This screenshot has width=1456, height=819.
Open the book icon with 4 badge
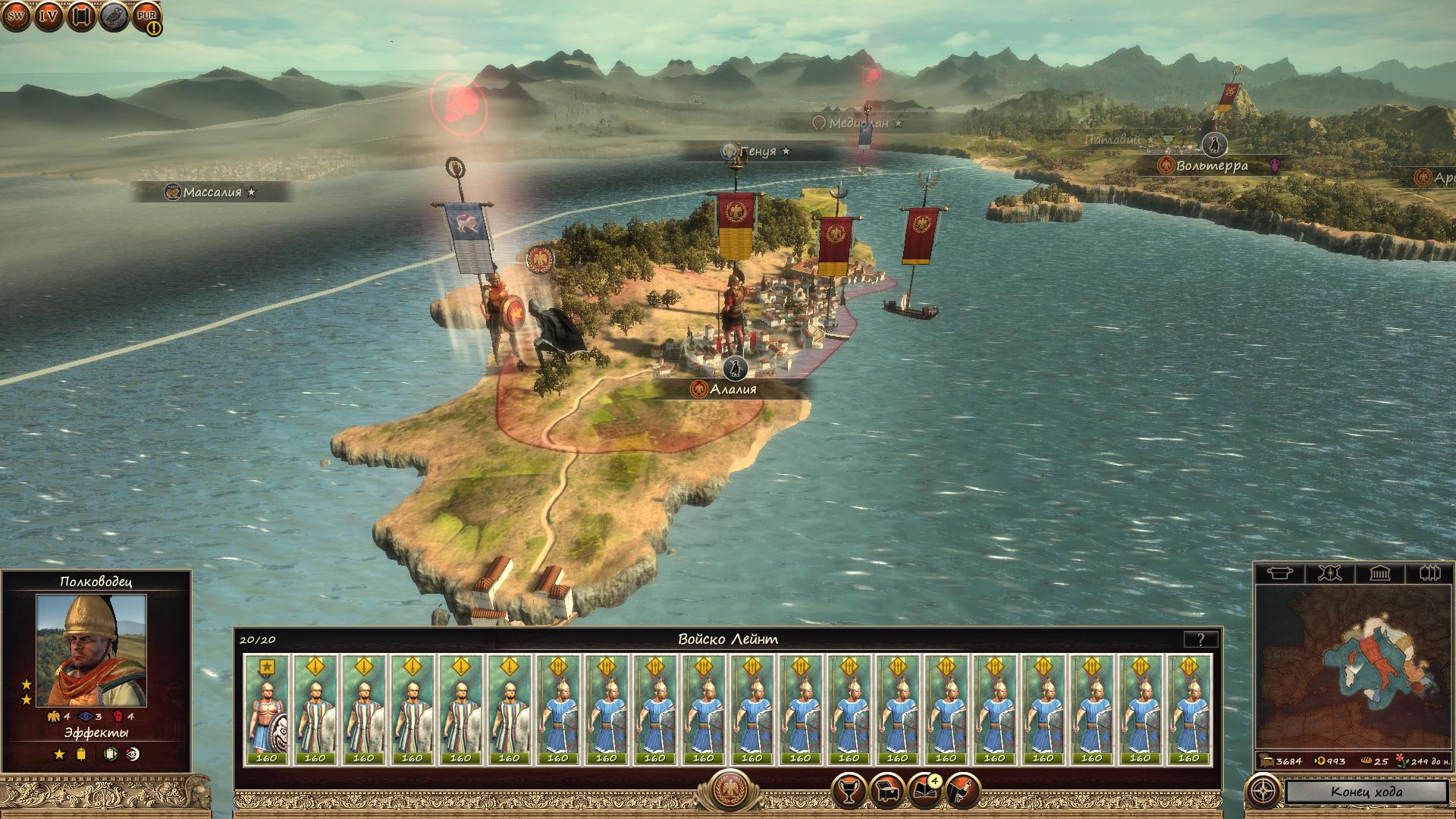point(924,791)
